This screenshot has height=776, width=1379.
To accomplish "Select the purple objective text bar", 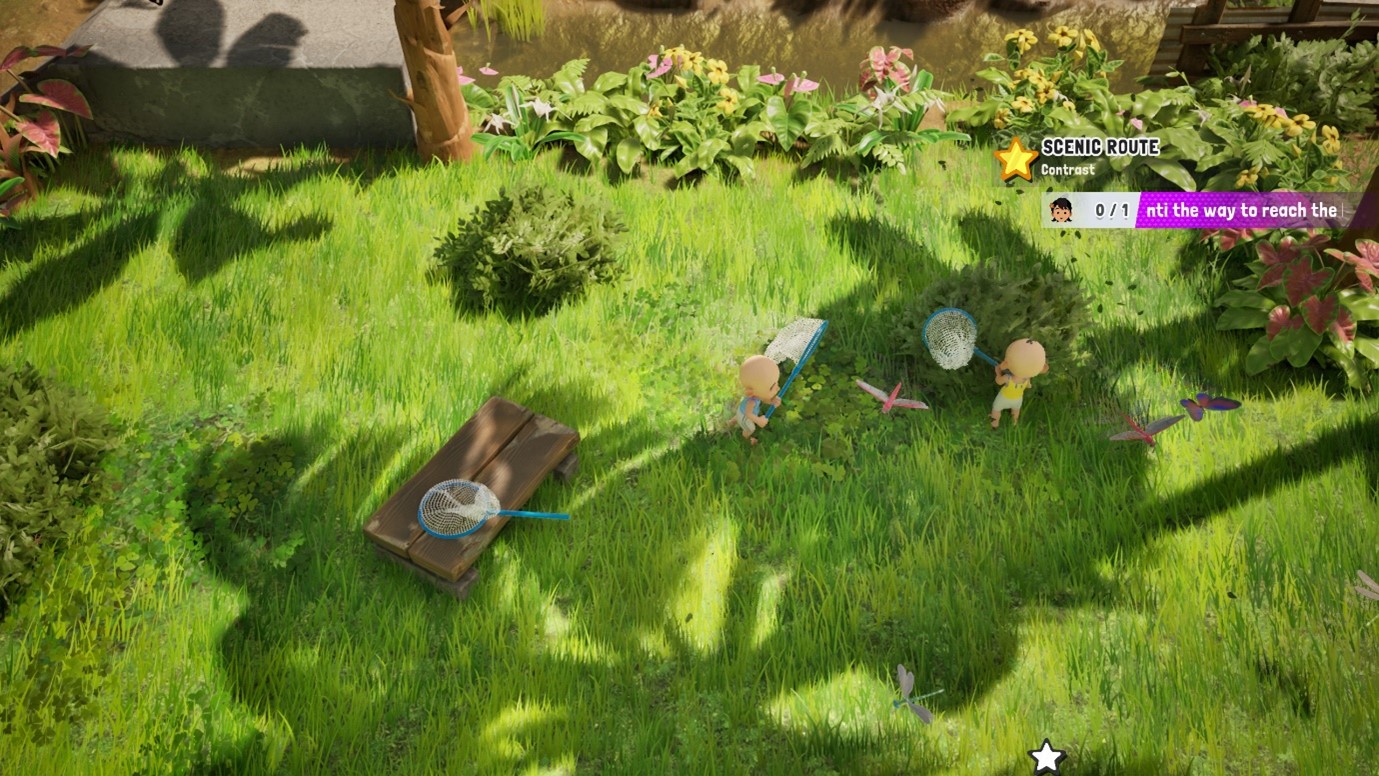I will pos(1241,210).
